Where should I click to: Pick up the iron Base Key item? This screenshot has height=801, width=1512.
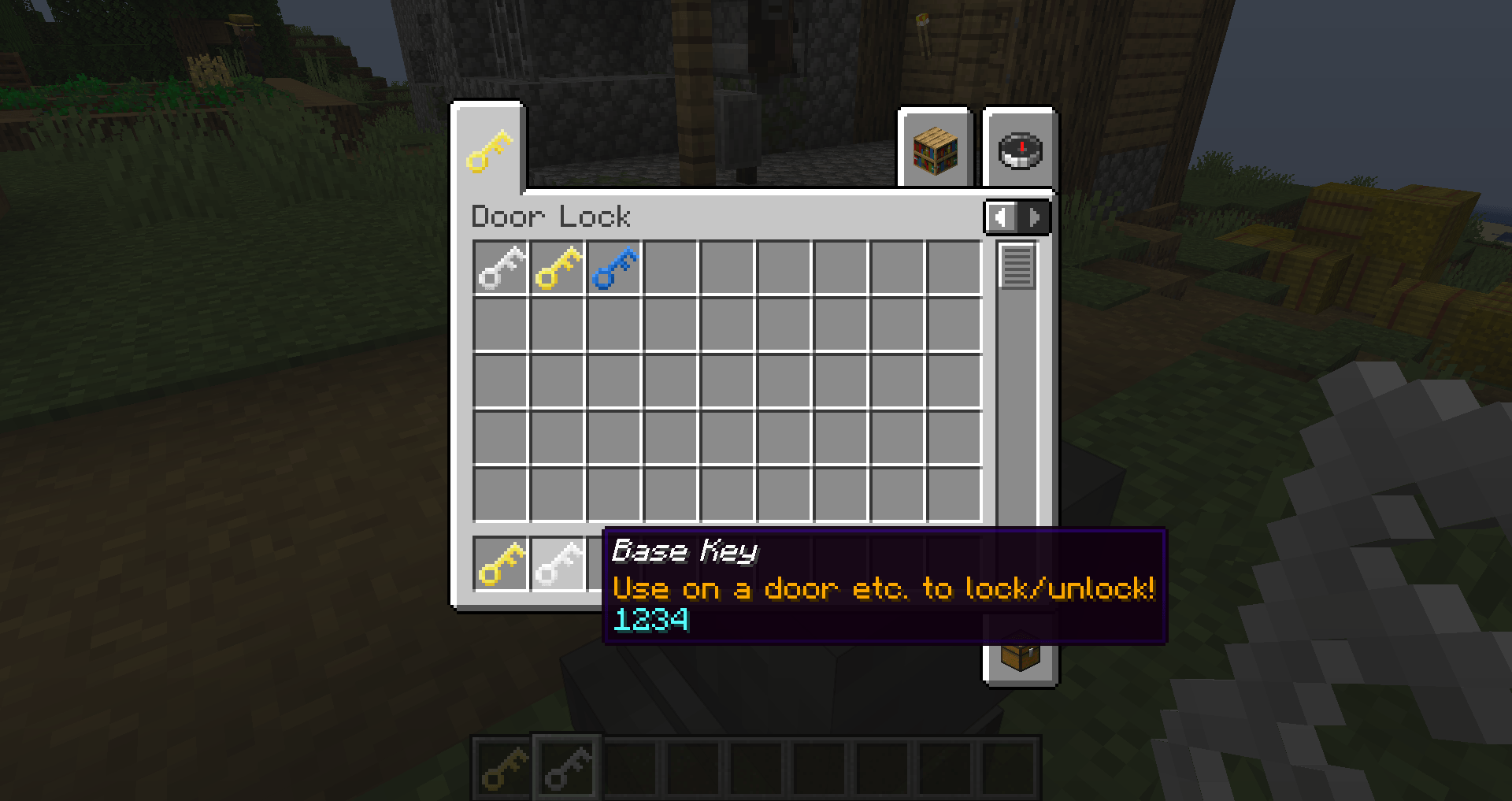click(x=501, y=268)
